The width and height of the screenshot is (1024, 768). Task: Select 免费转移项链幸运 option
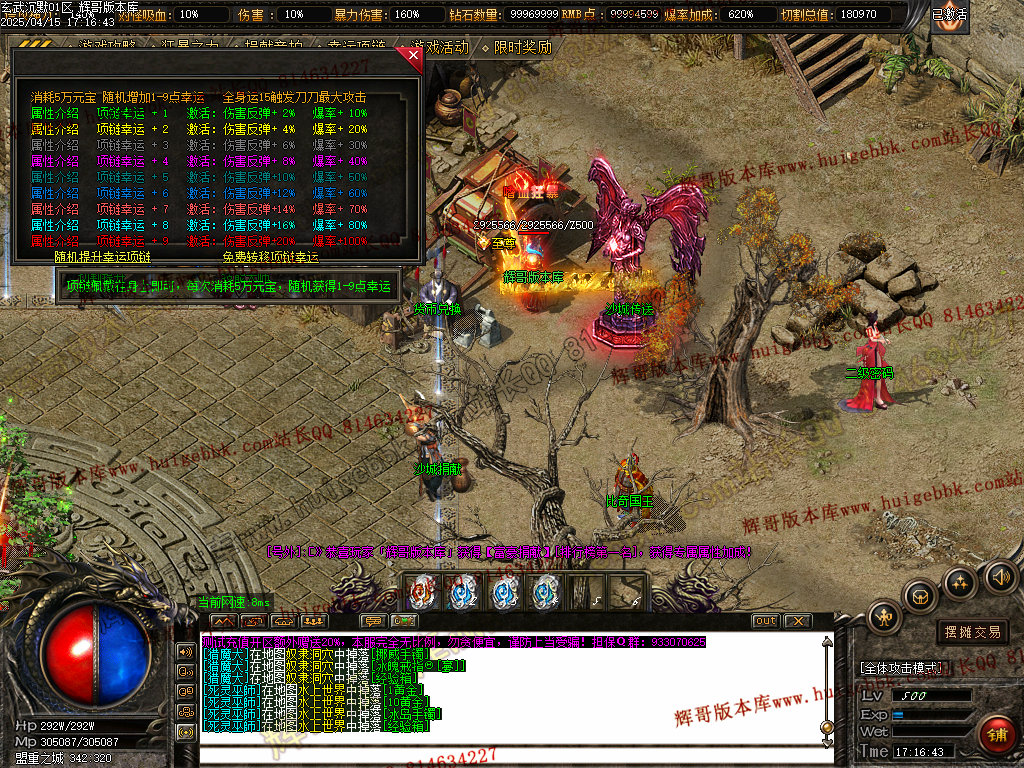[270, 257]
